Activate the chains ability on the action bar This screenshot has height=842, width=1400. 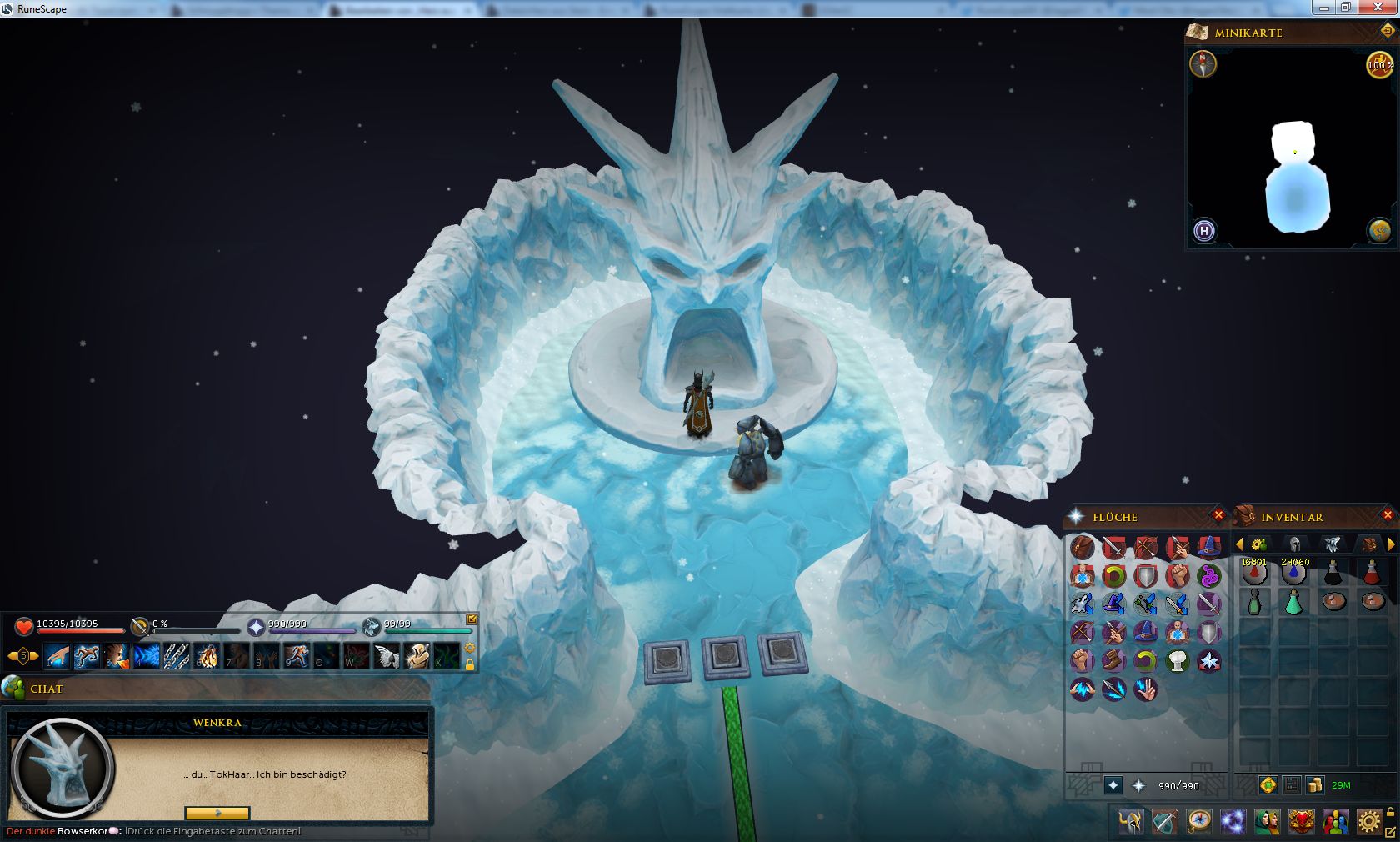pyautogui.click(x=176, y=656)
